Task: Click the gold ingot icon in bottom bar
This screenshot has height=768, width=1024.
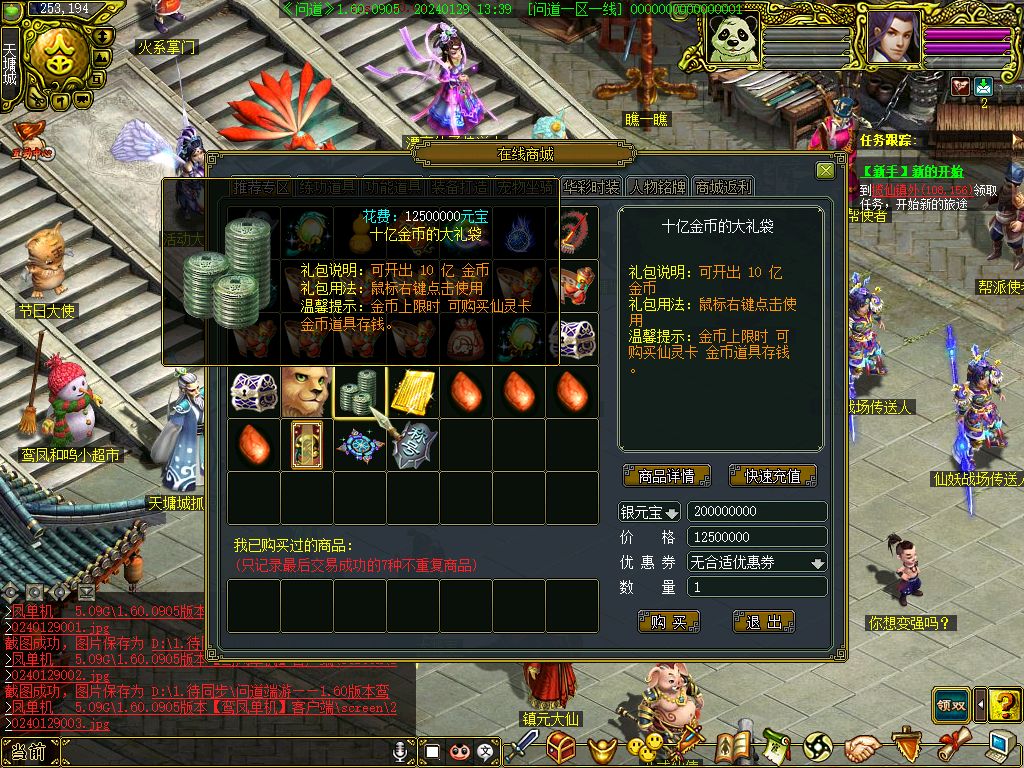Action: (602, 747)
